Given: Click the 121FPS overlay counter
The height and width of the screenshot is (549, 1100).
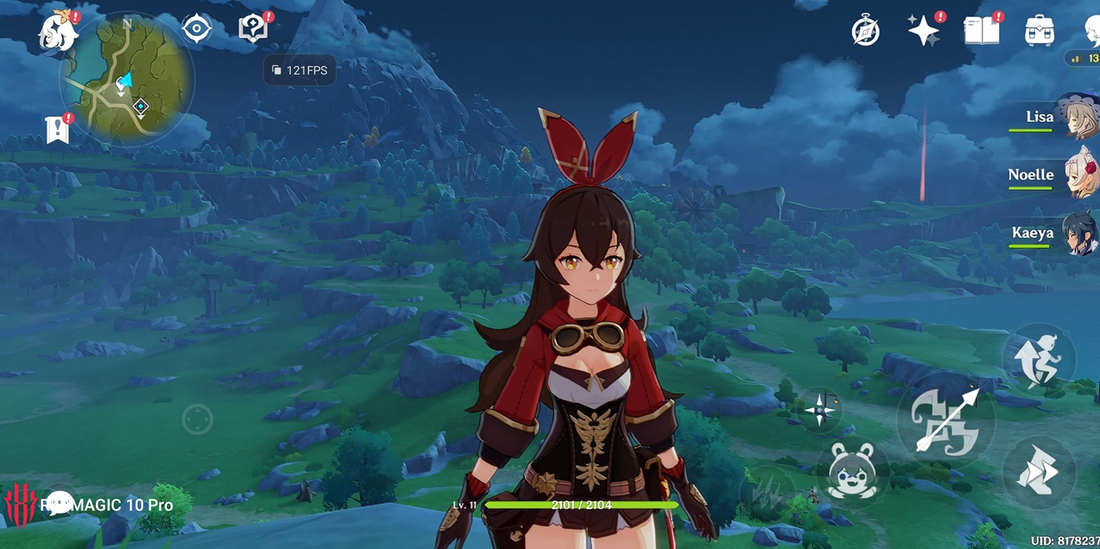Looking at the screenshot, I should (x=300, y=71).
